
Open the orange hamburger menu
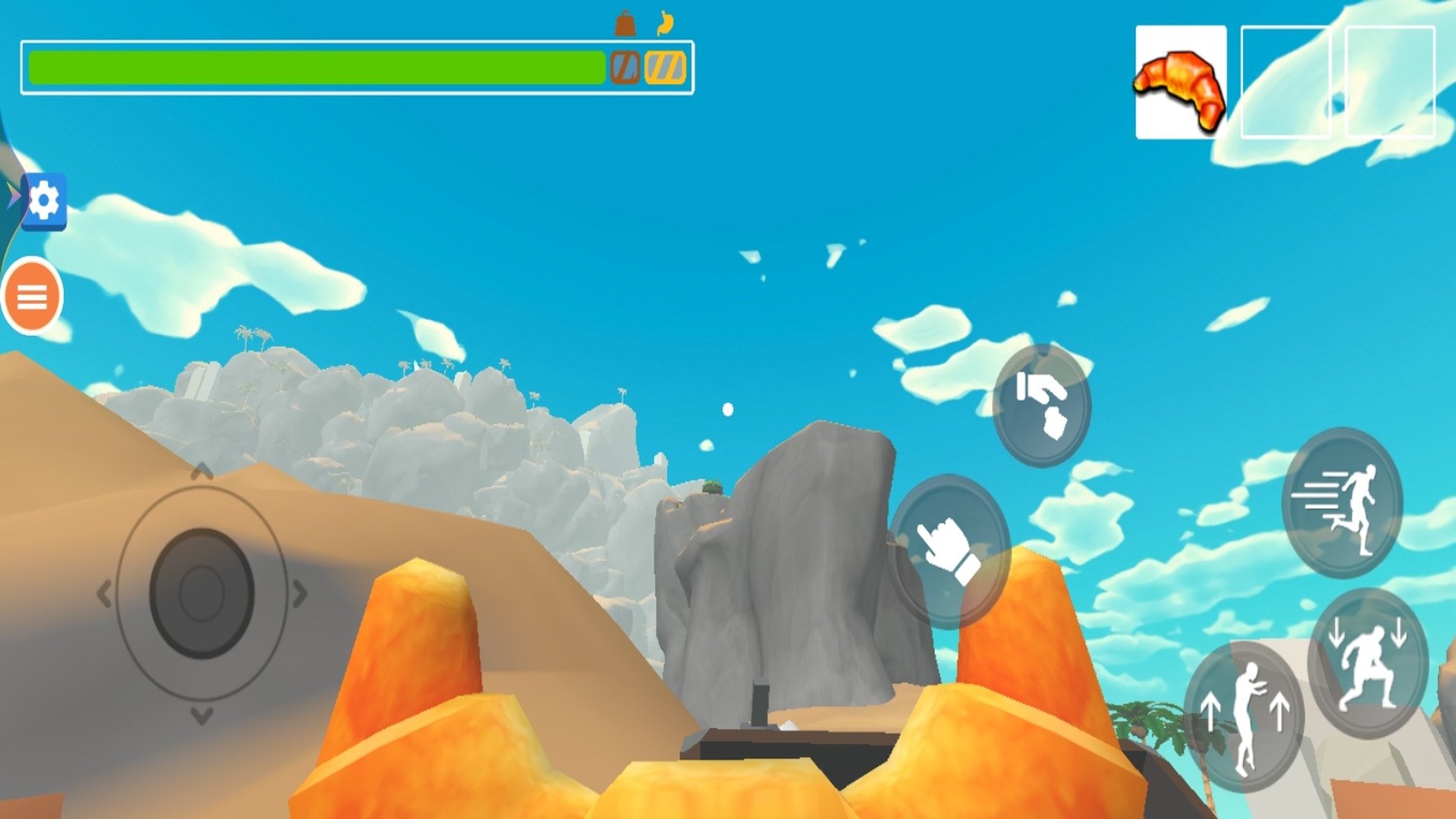click(x=33, y=297)
